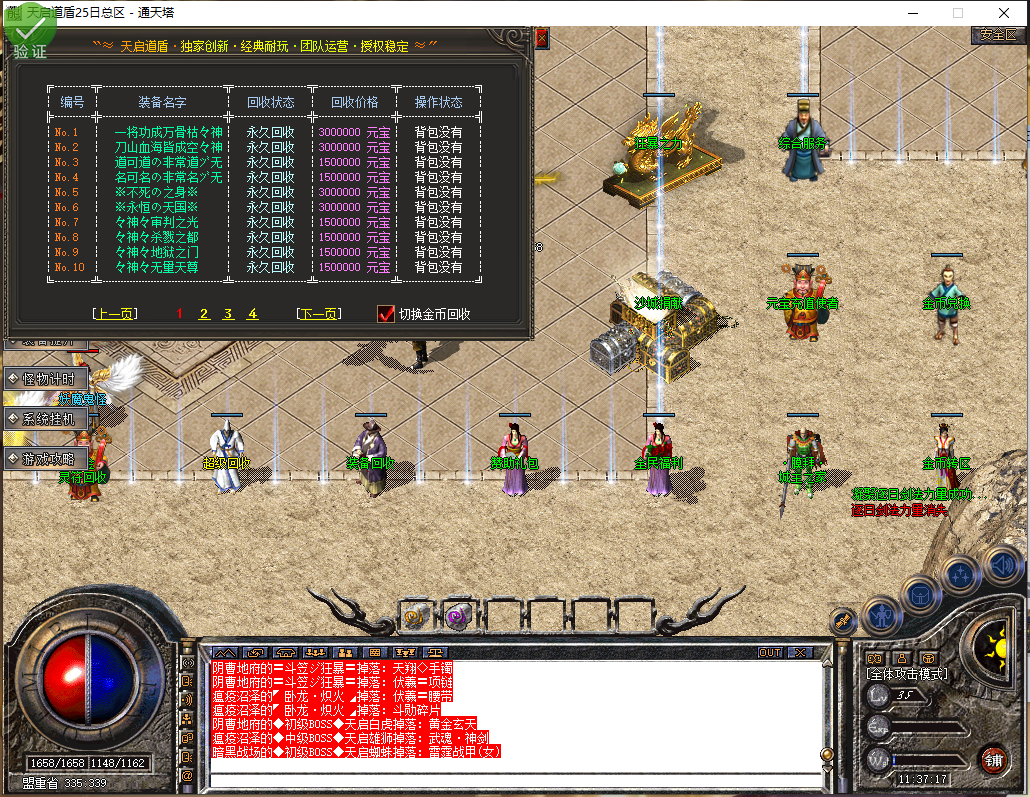Toggle the 切换金币回收 checkbox
The image size is (1030, 797).
click(x=386, y=314)
